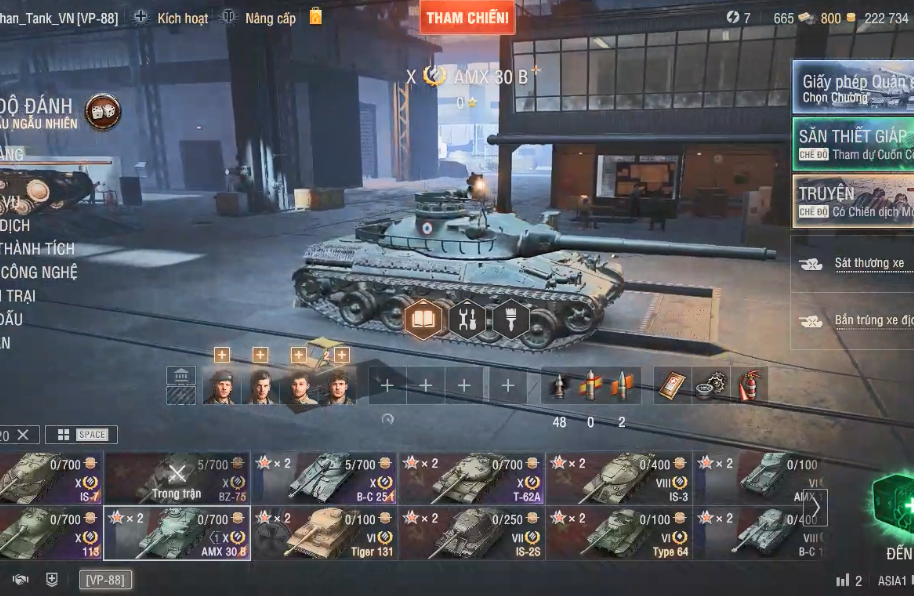Select the IS-3 tank in carousel
Viewport: 914px width, 596px height.
619,478
